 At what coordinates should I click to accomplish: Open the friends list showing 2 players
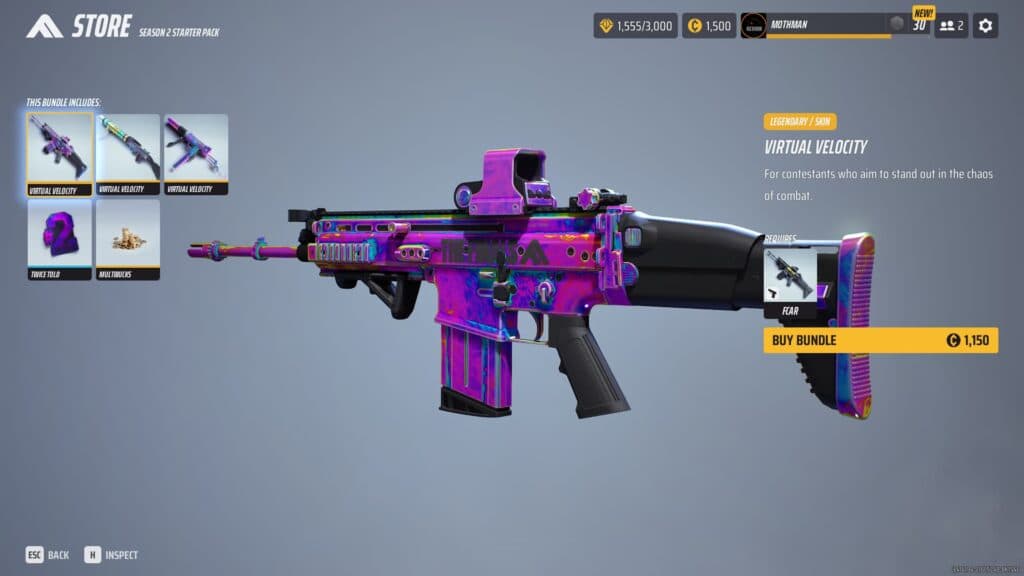(951, 25)
